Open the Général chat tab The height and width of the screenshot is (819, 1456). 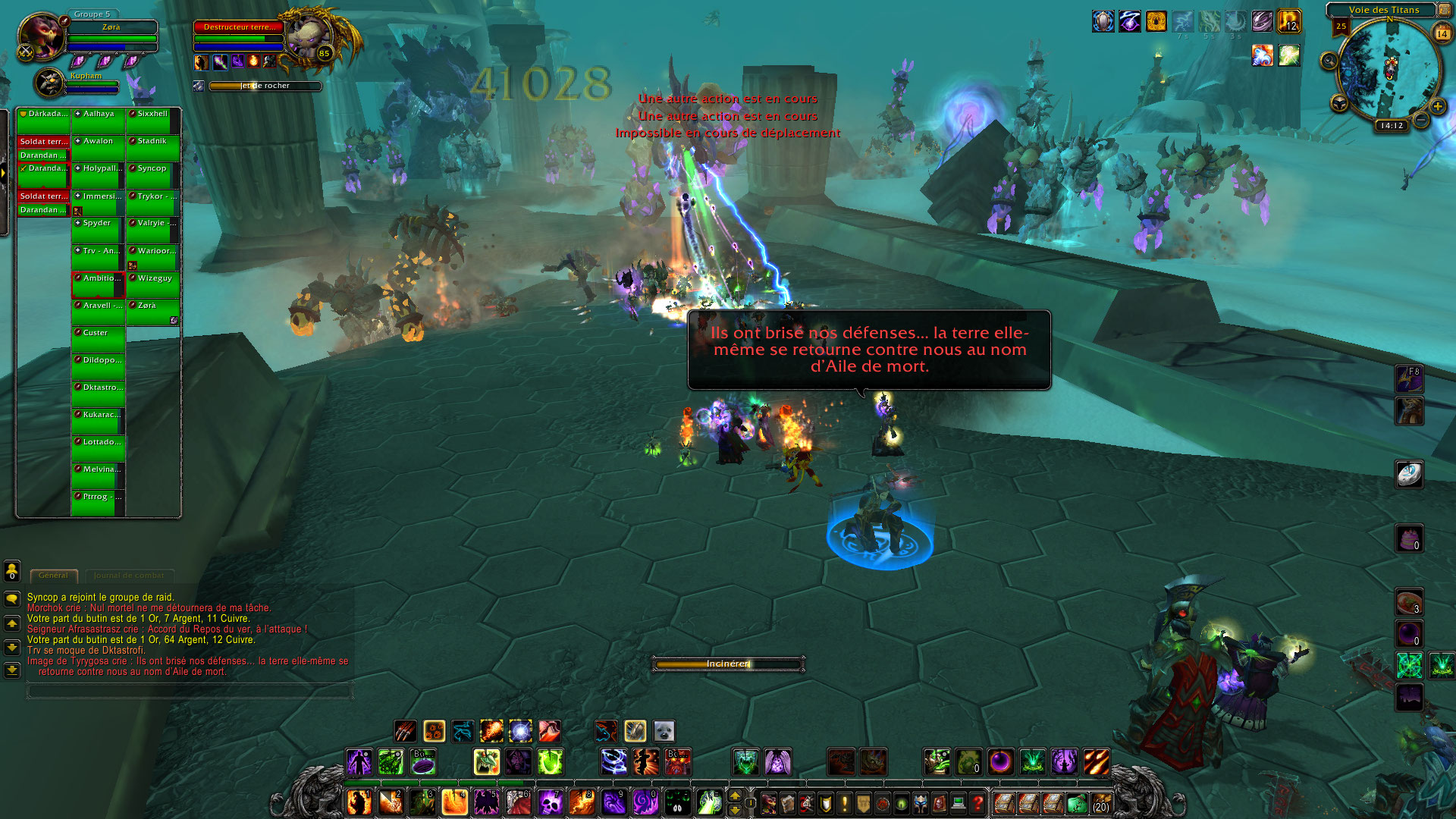[53, 576]
